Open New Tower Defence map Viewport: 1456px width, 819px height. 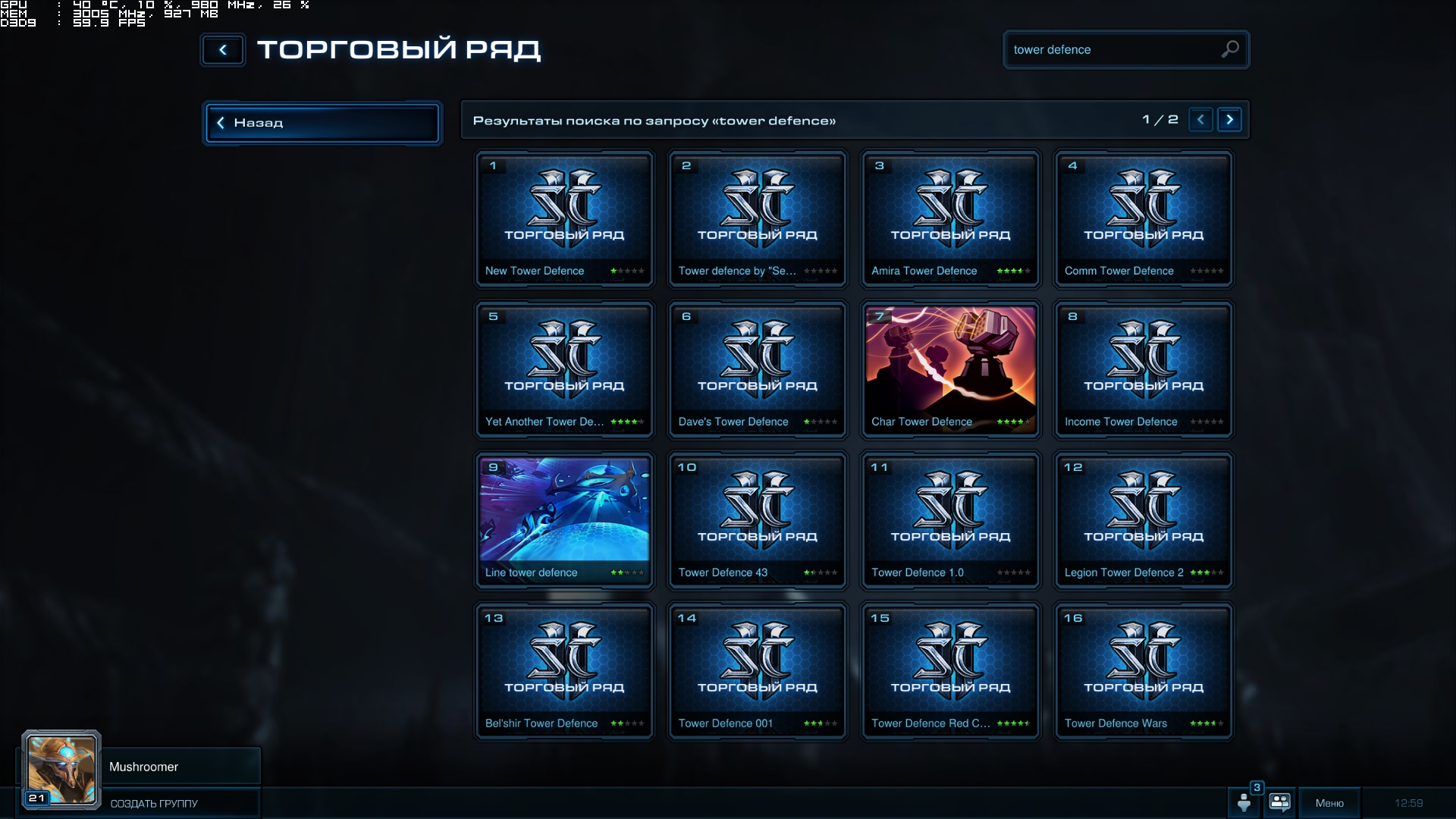coord(564,219)
